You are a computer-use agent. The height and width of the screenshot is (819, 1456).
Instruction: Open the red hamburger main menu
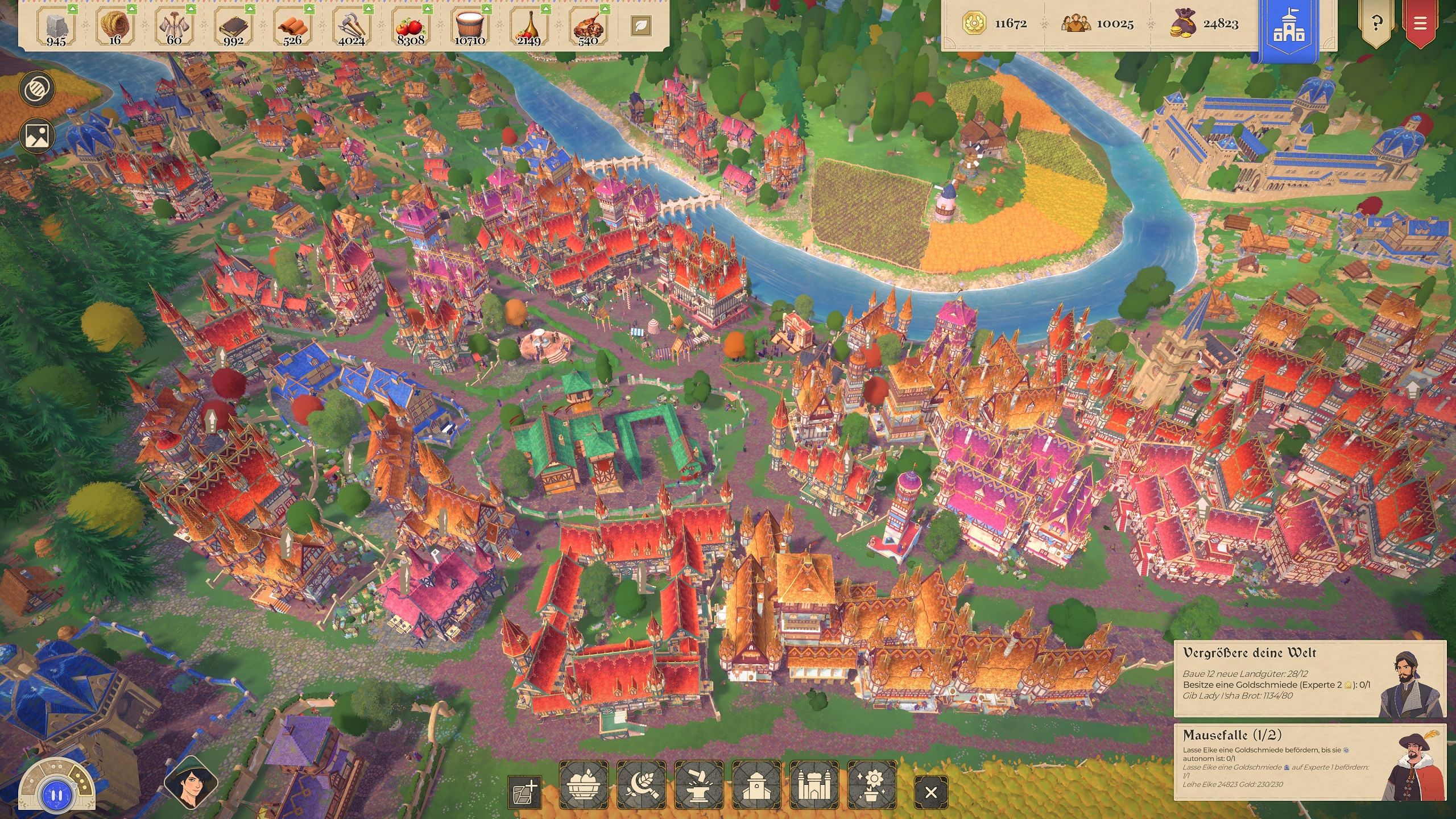(x=1420, y=24)
